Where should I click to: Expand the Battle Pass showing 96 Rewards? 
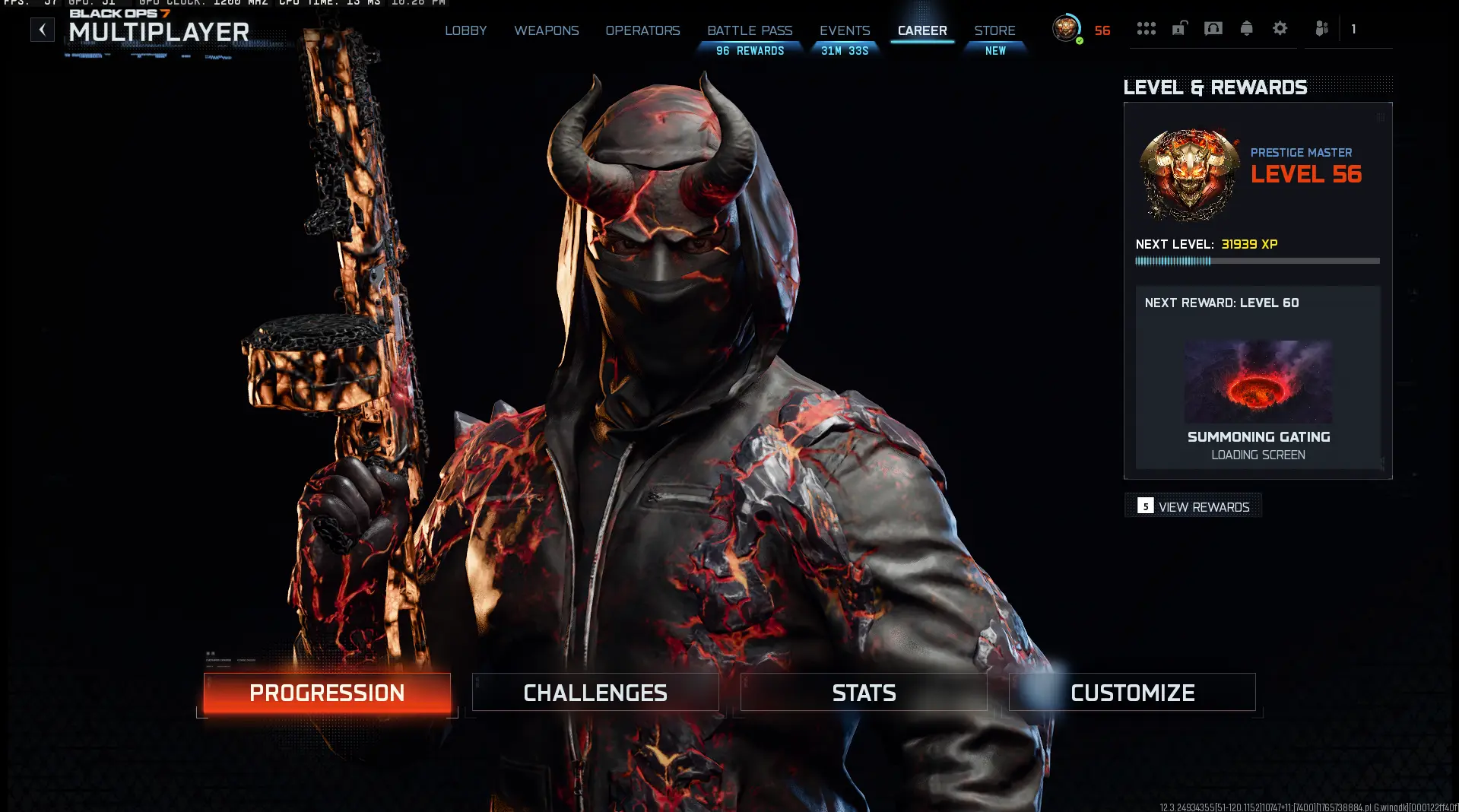click(749, 40)
